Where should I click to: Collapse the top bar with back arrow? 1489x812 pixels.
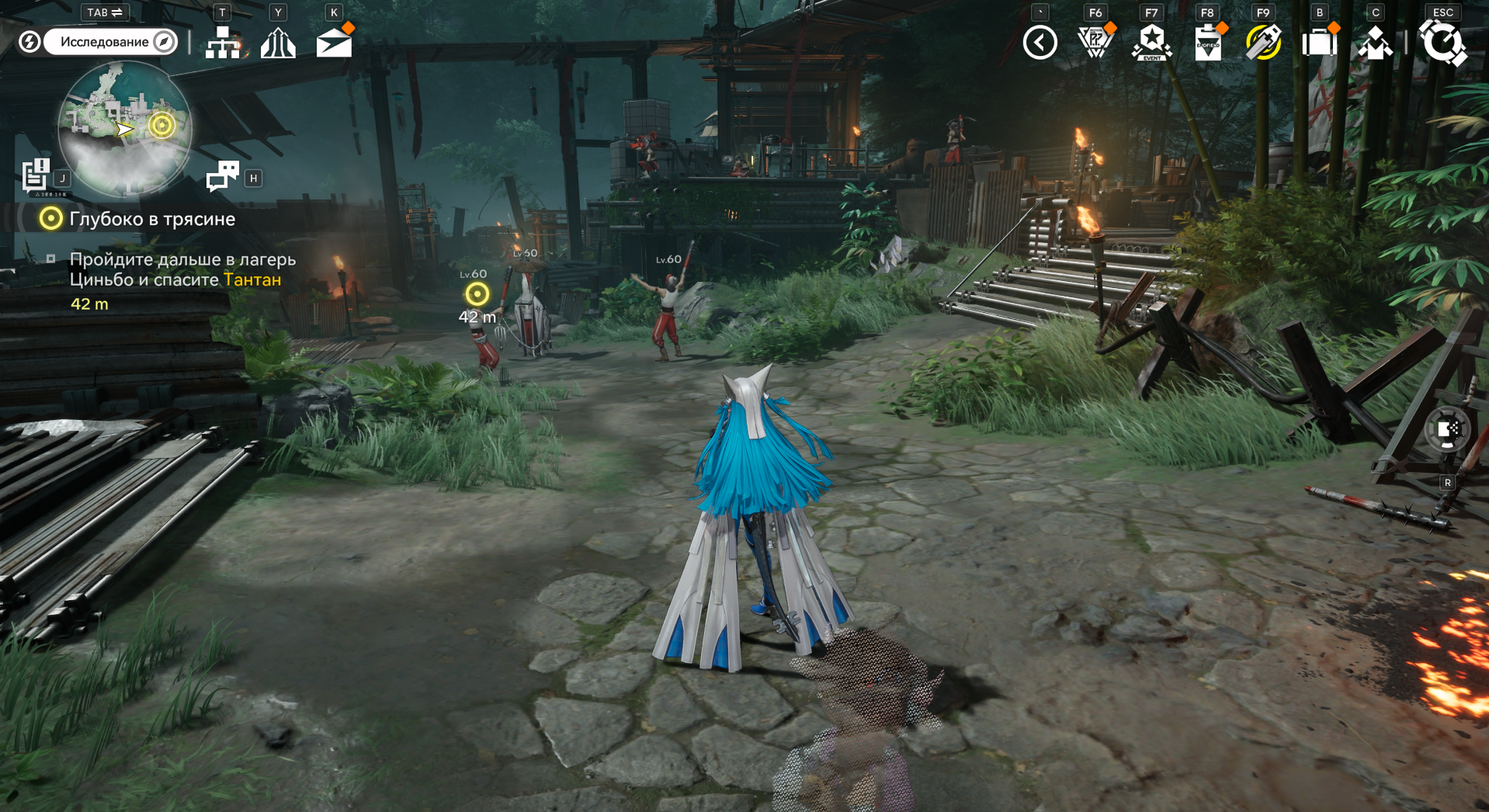pyautogui.click(x=1040, y=43)
